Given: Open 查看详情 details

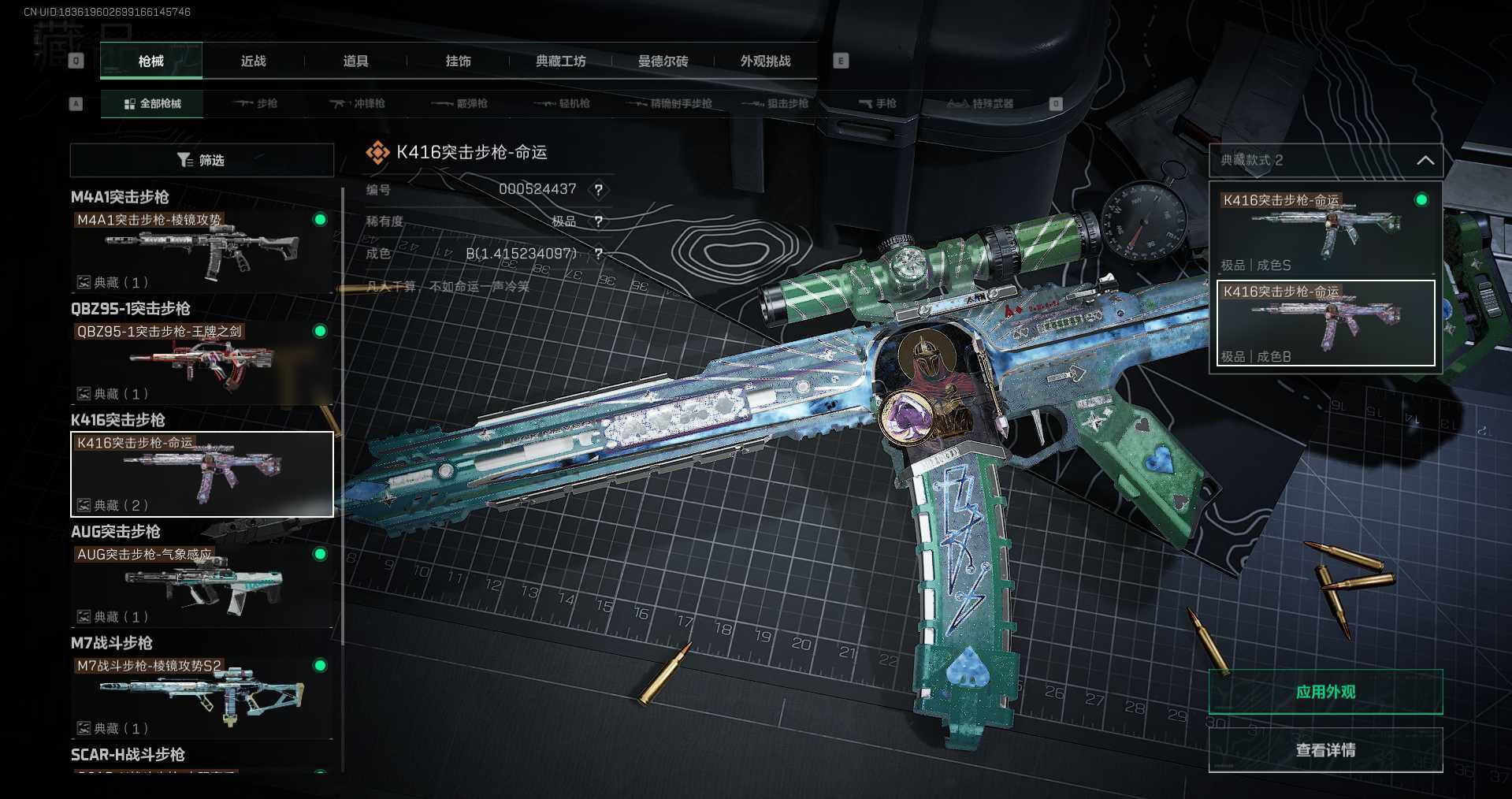Looking at the screenshot, I should coord(1325,750).
